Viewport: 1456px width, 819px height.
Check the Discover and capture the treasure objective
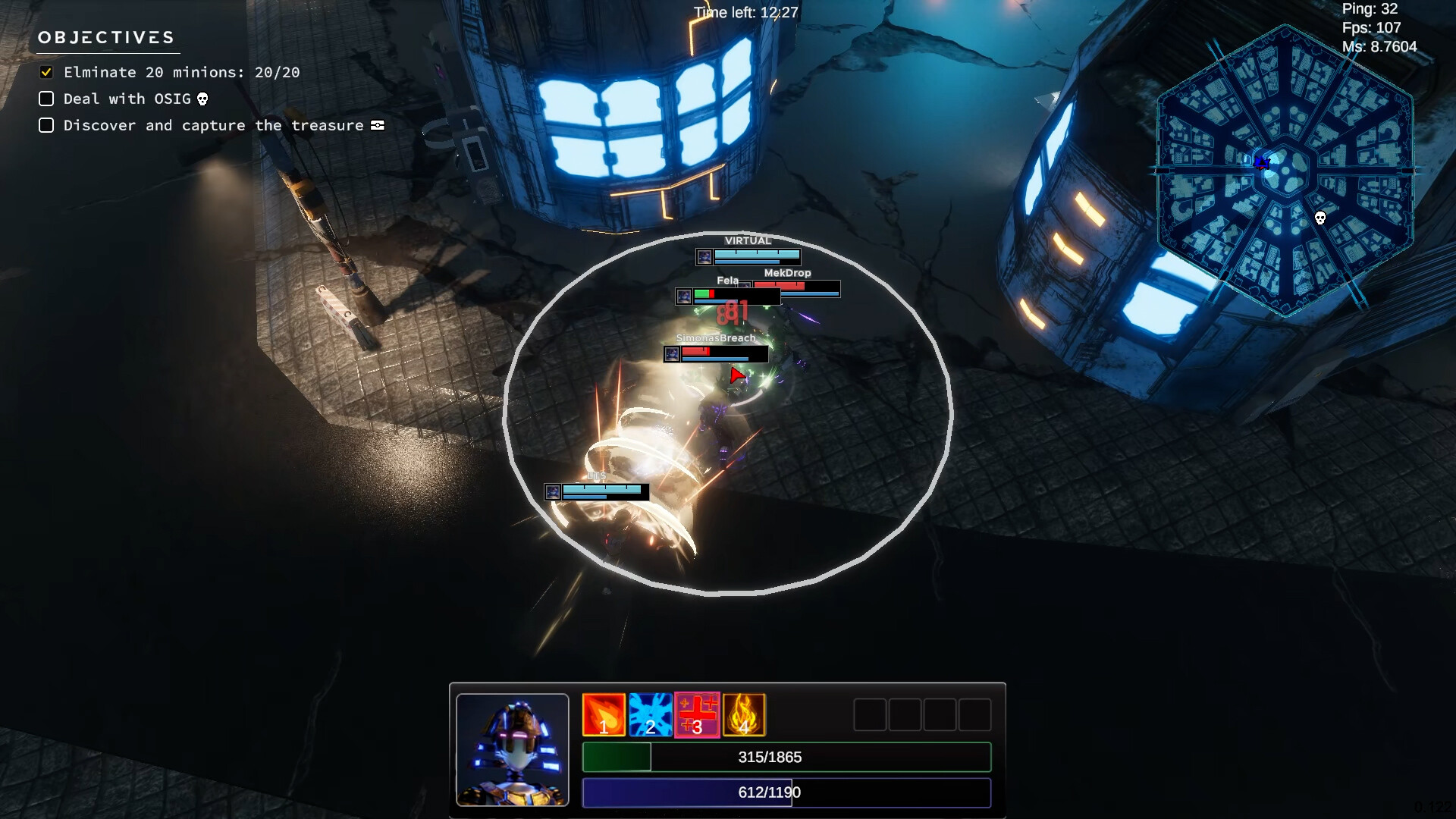tap(46, 125)
